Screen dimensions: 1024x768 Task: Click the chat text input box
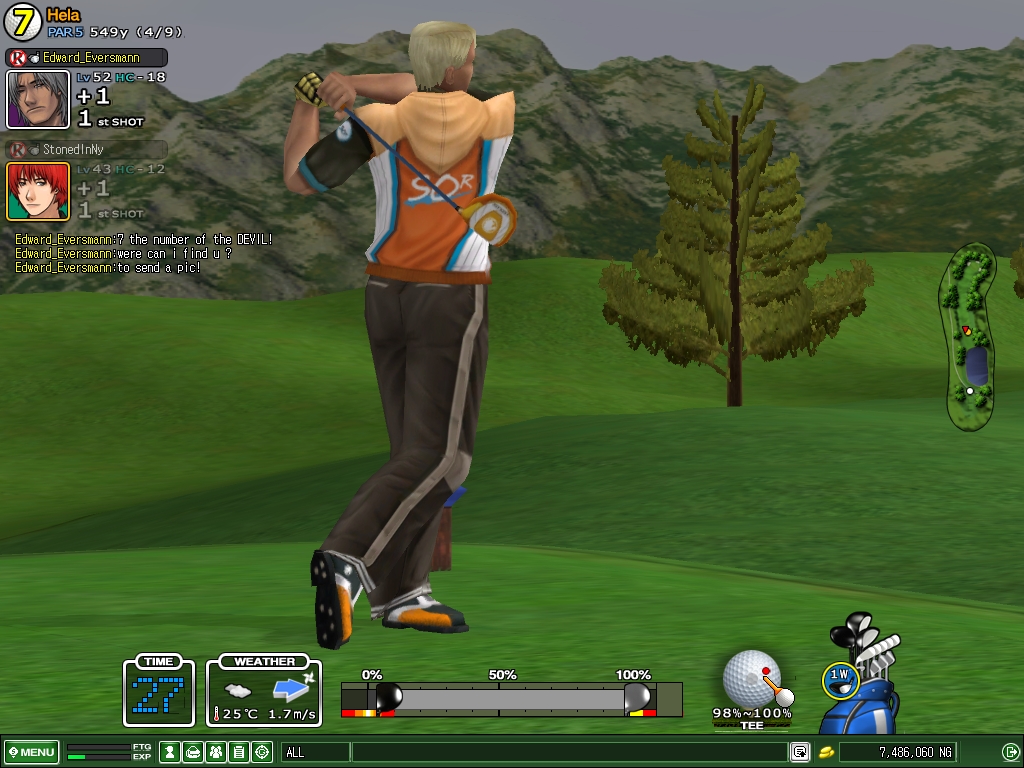(568, 752)
